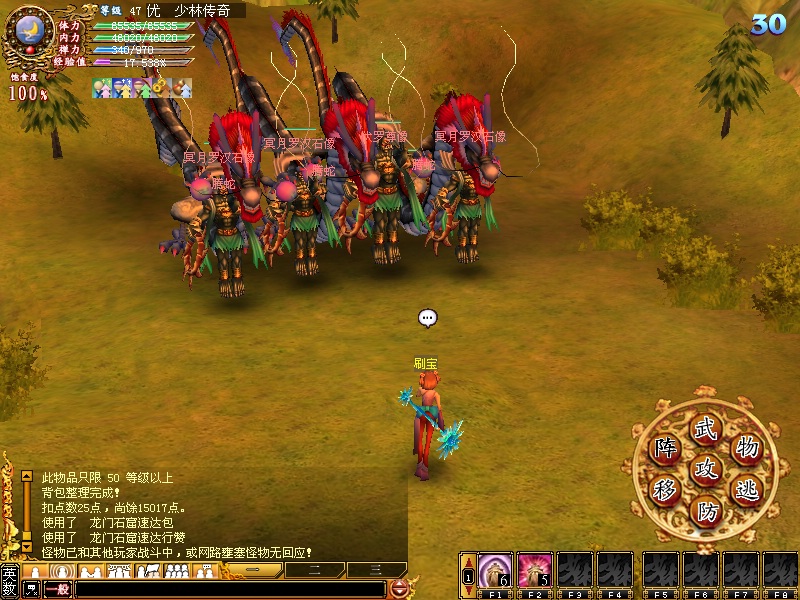The width and height of the screenshot is (800, 600).
Task: Open the 物 item command
Action: pyautogui.click(x=746, y=447)
